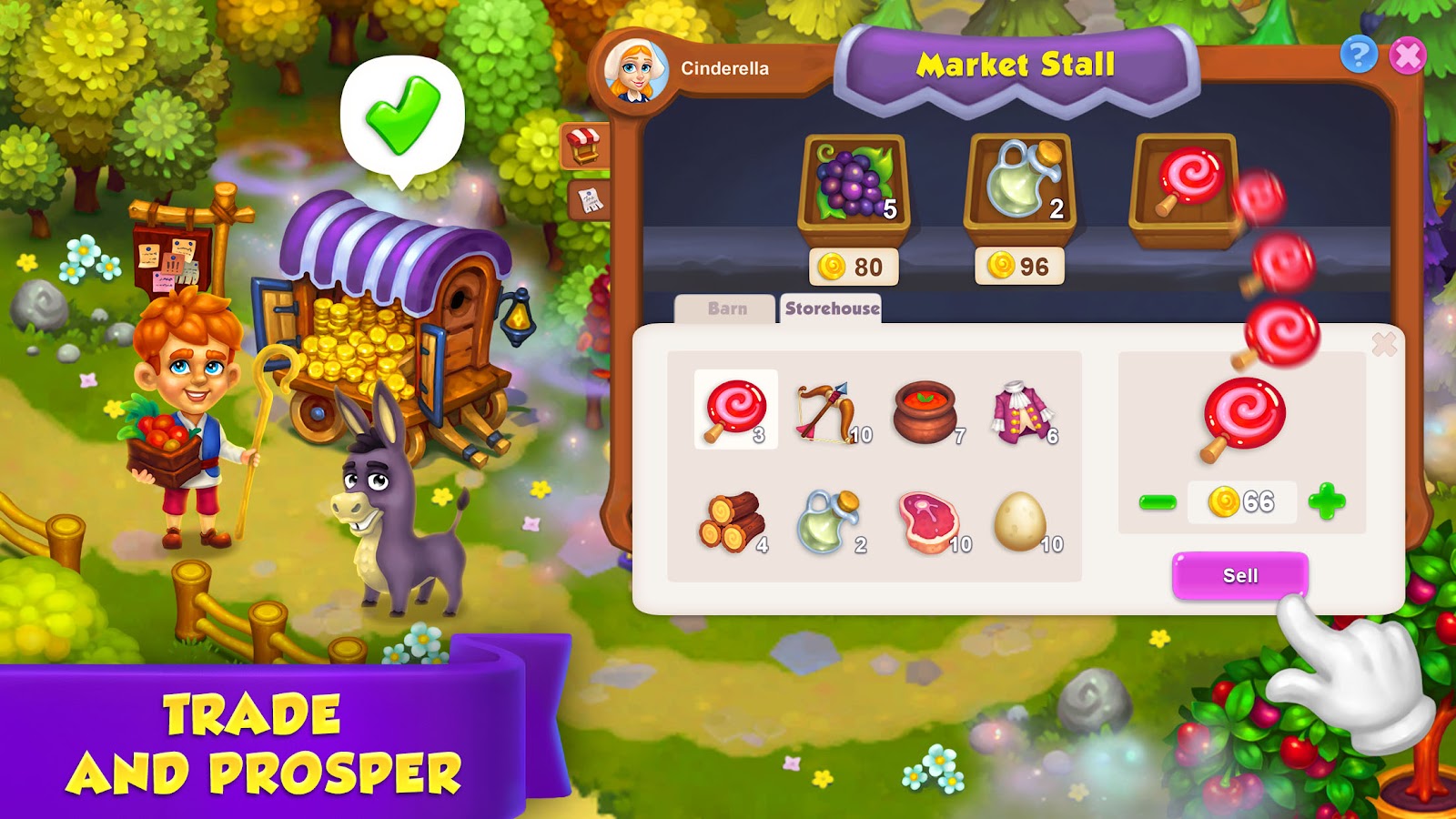The height and width of the screenshot is (819, 1456).
Task: Dismiss the sell panel with its small X
Action: tap(1384, 344)
